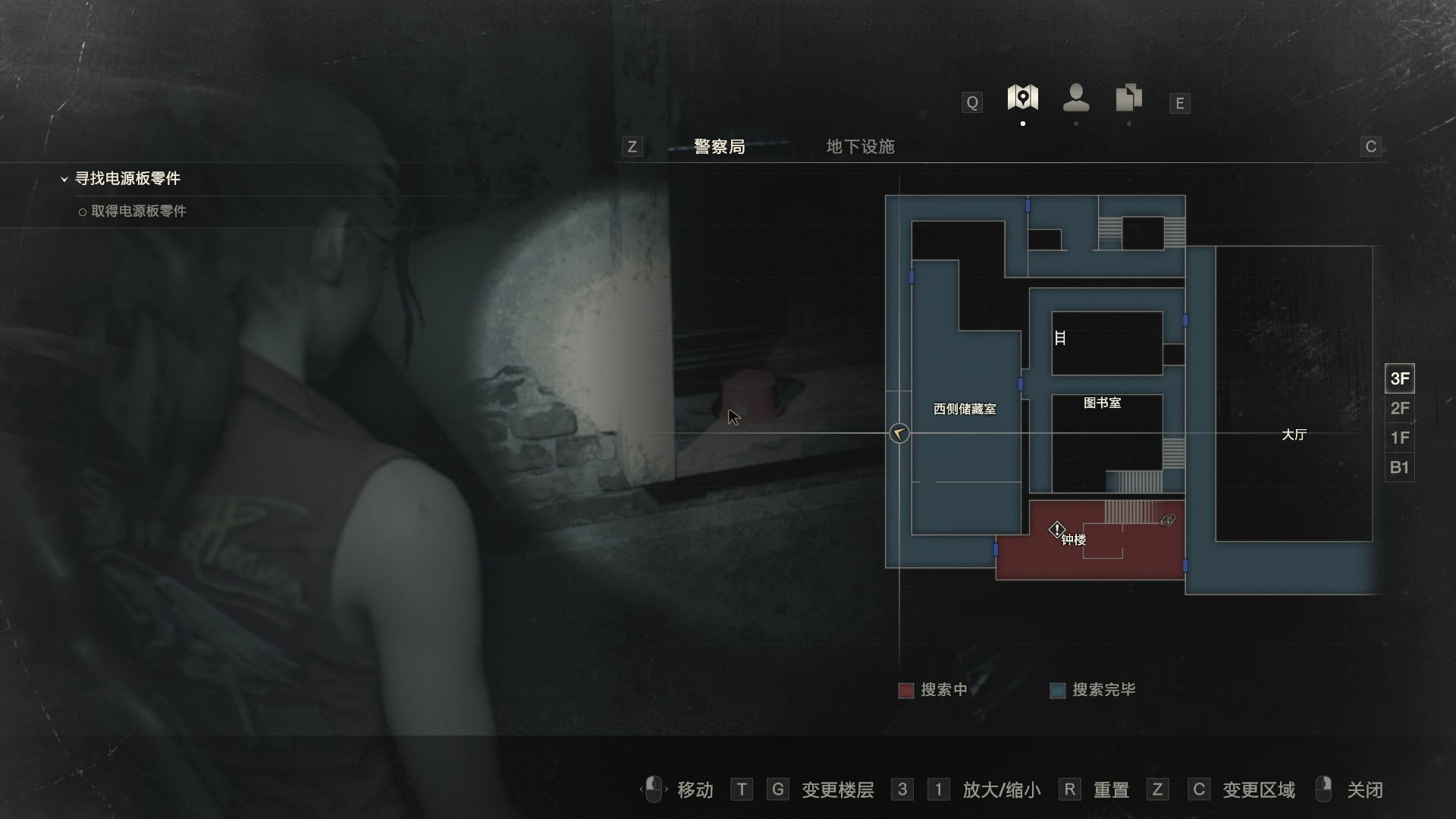Switch to the 警察局 area tab
This screenshot has width=1456, height=819.
[x=719, y=147]
